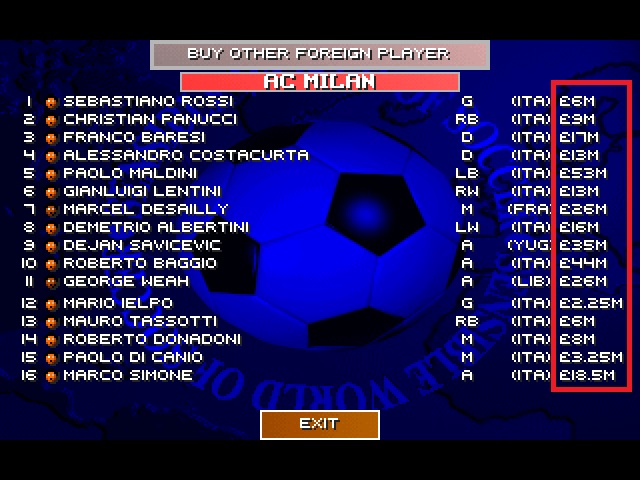Choose Christian Panucci to buy
Screen dimensions: 640x480
point(150,119)
